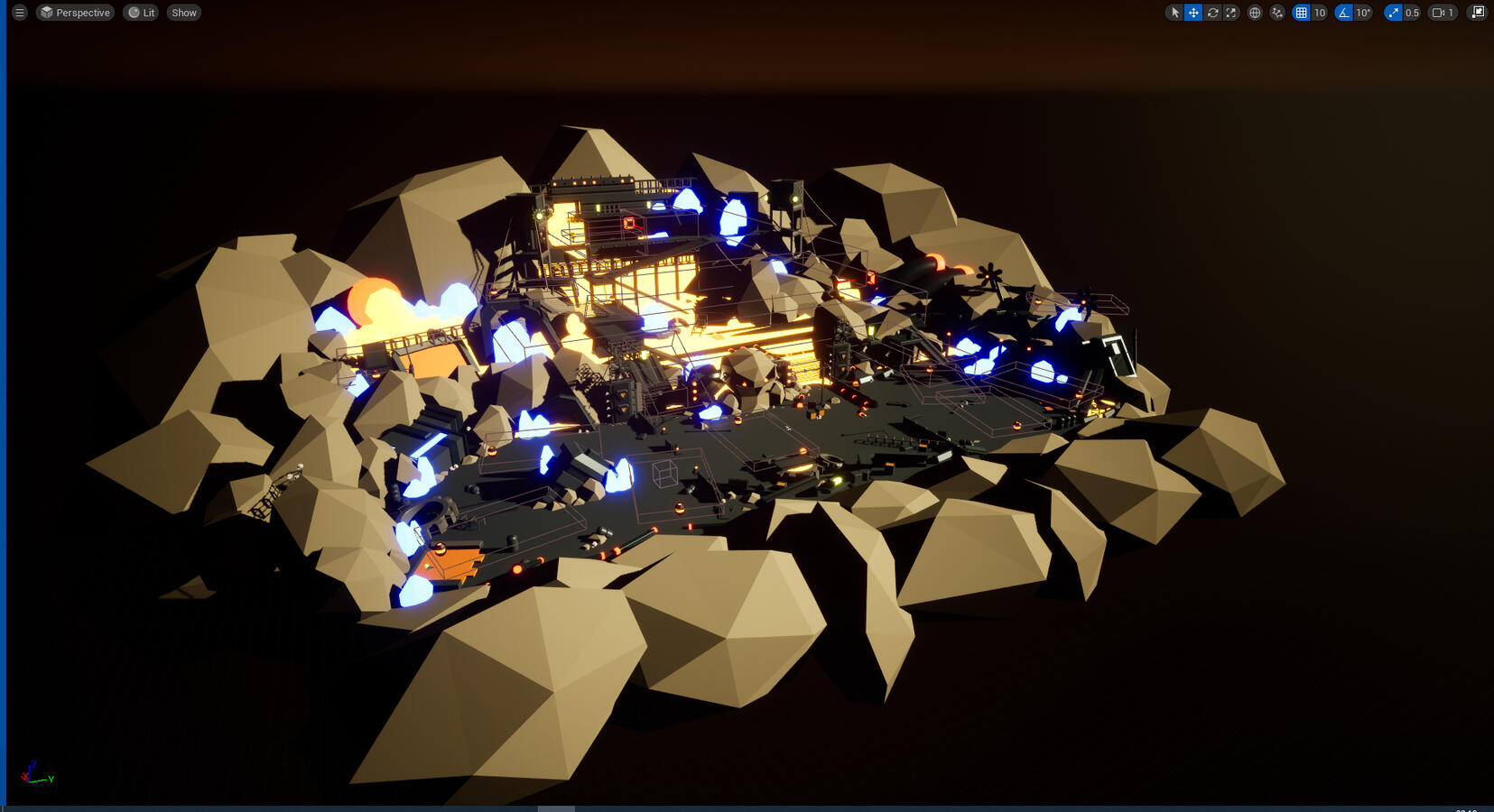1494x812 pixels.
Task: Open the grid snap size value 10
Action: point(1320,13)
